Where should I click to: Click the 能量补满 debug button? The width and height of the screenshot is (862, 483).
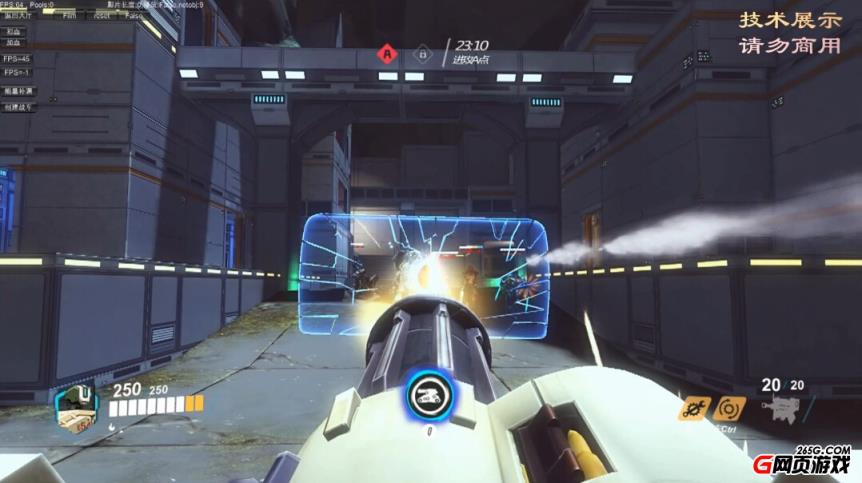18,90
